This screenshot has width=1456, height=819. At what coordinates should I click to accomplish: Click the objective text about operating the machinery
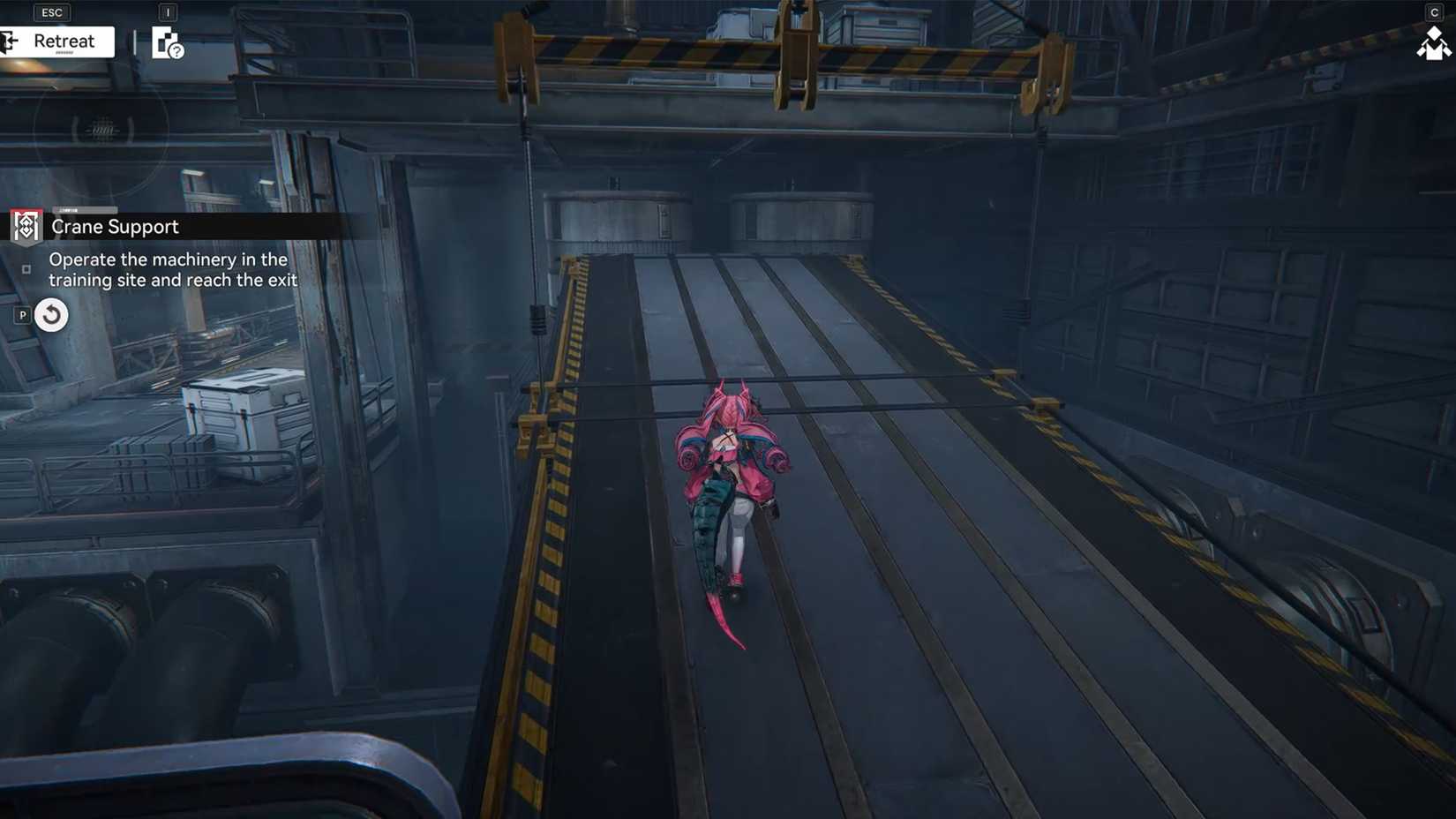coord(168,269)
